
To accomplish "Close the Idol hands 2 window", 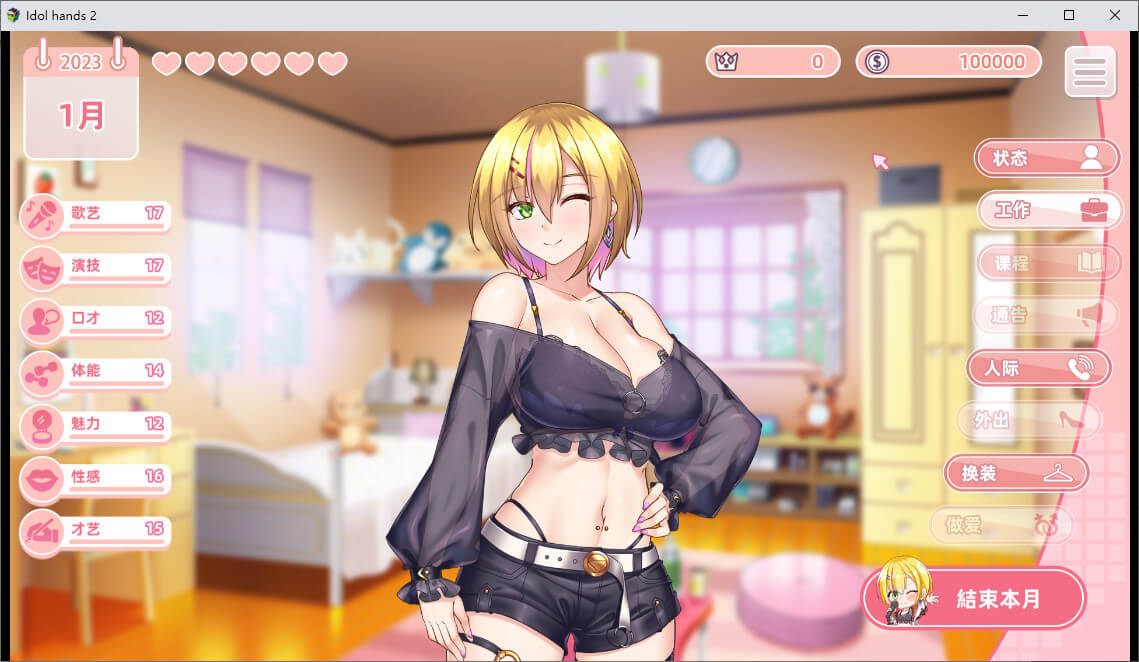I will pos(1115,15).
